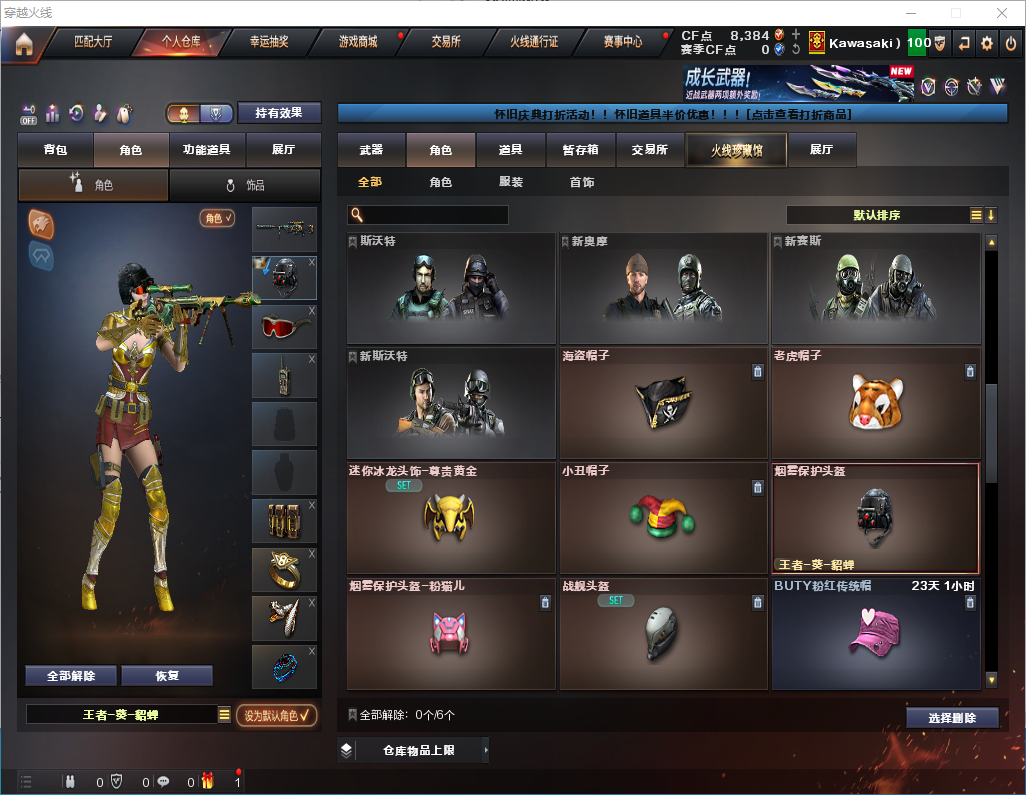Filter items by 服装 clothing
The image size is (1026, 795).
pyautogui.click(x=511, y=182)
